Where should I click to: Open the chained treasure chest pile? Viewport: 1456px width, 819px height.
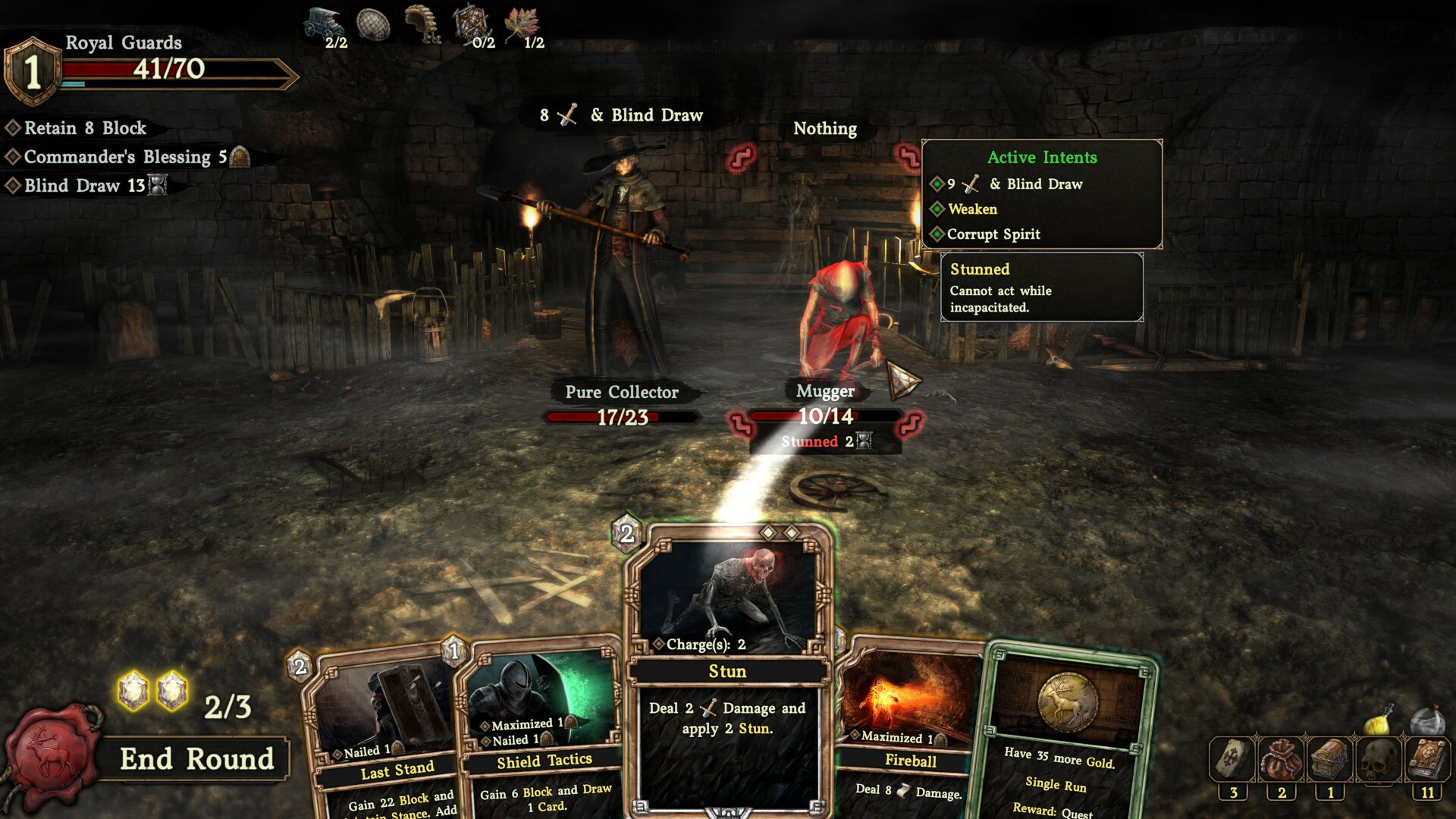pyautogui.click(x=1330, y=759)
